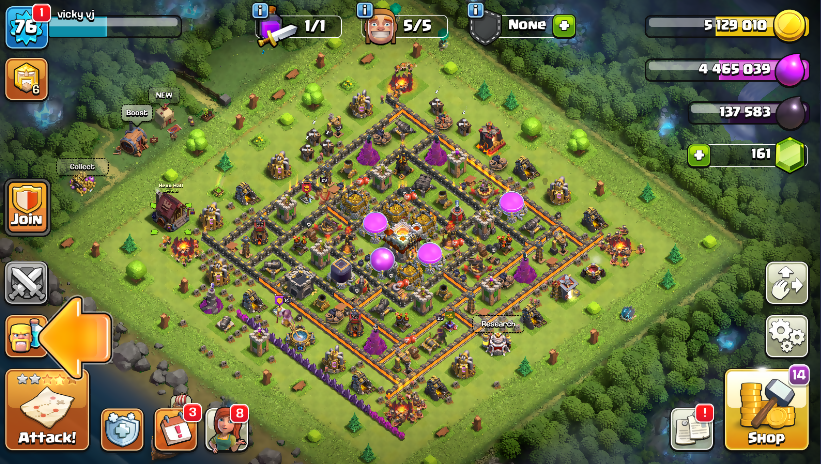Show info for the 5/5 builders
821x464 pixels.
(366, 10)
